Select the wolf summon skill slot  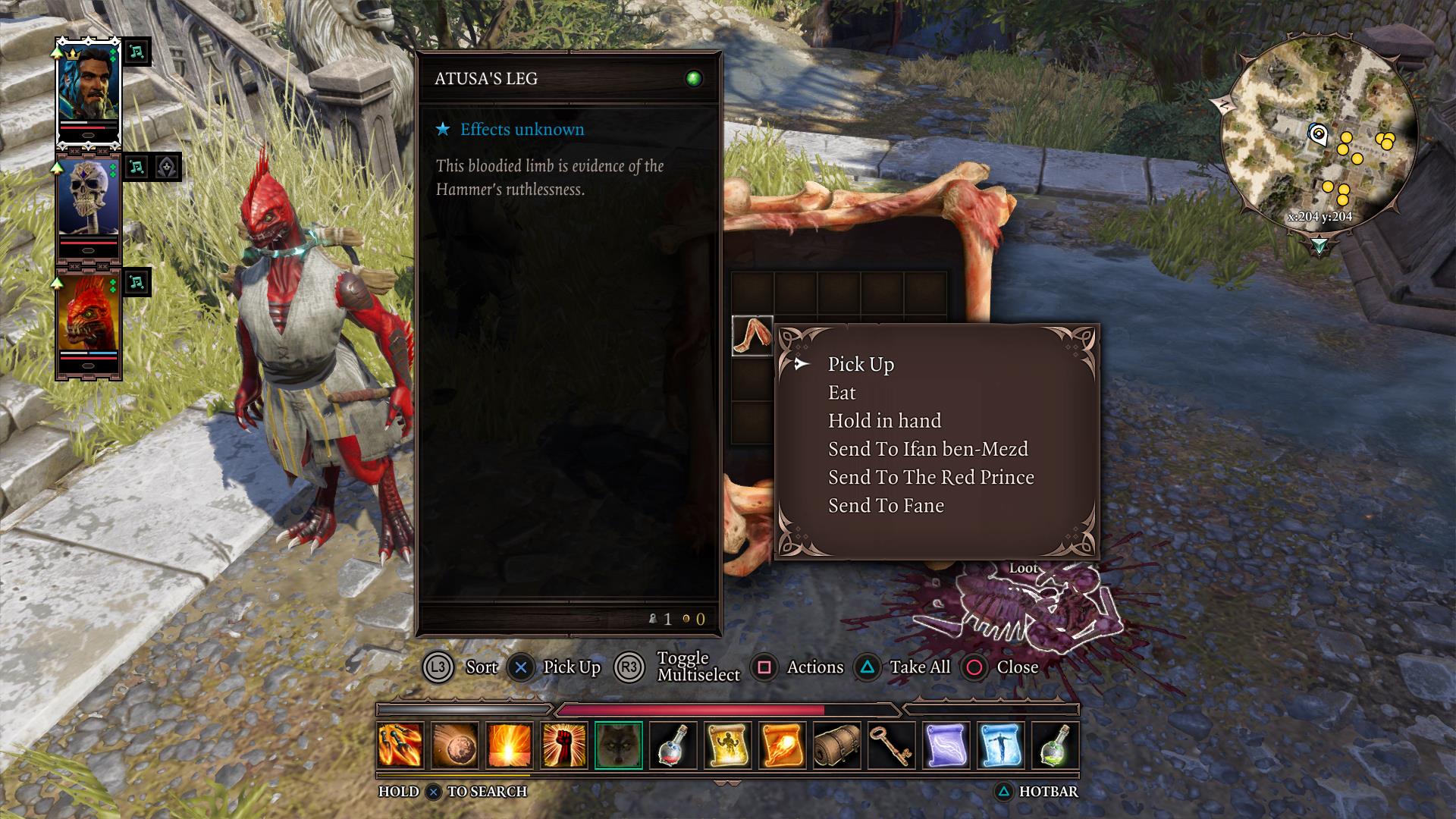pos(619,745)
